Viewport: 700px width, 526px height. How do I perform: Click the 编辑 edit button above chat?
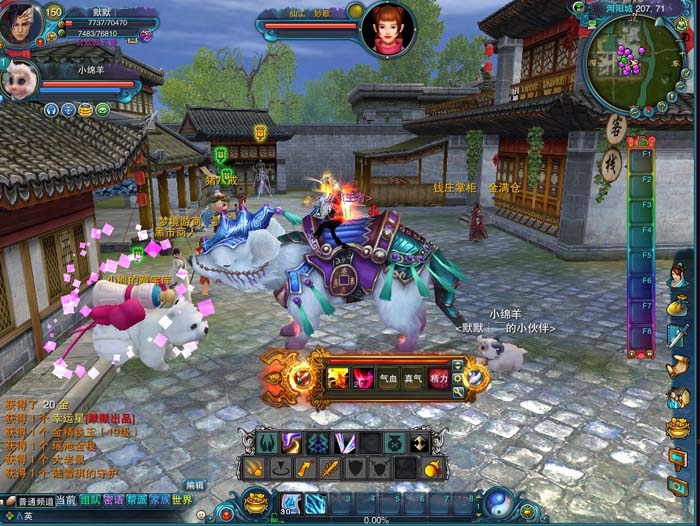click(x=194, y=485)
